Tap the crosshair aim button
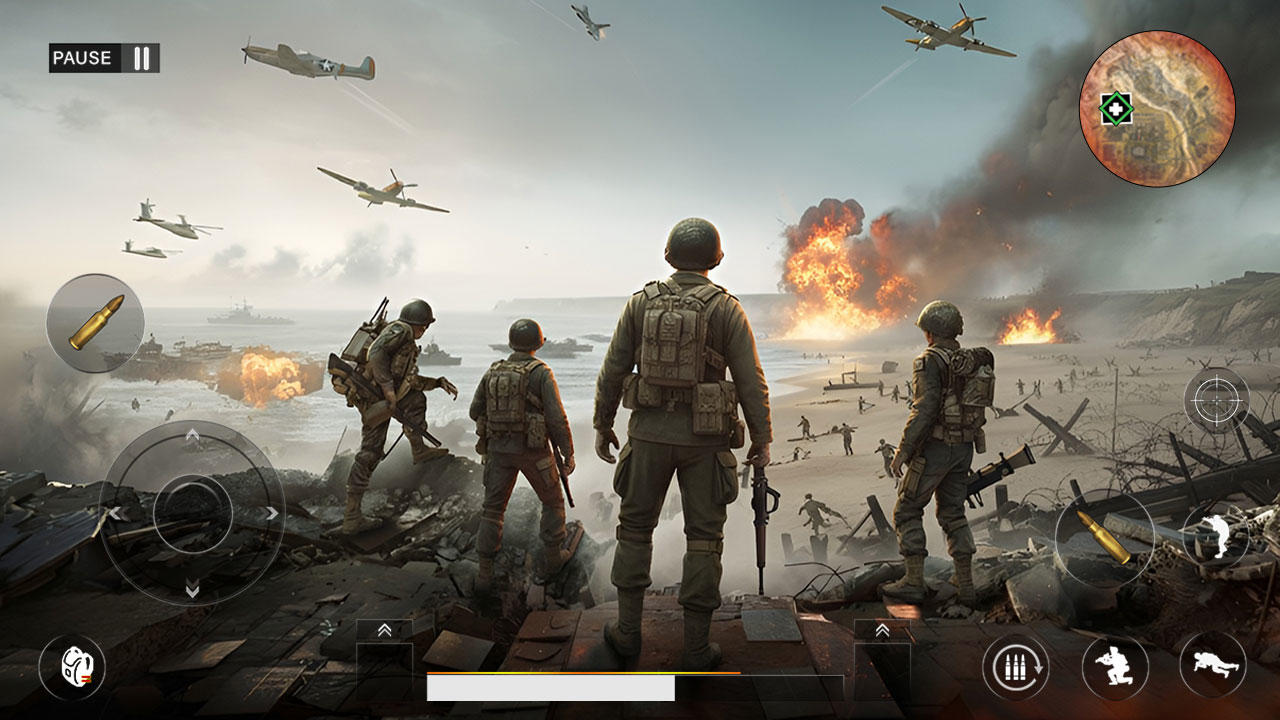Viewport: 1280px width, 720px height. 1217,400
